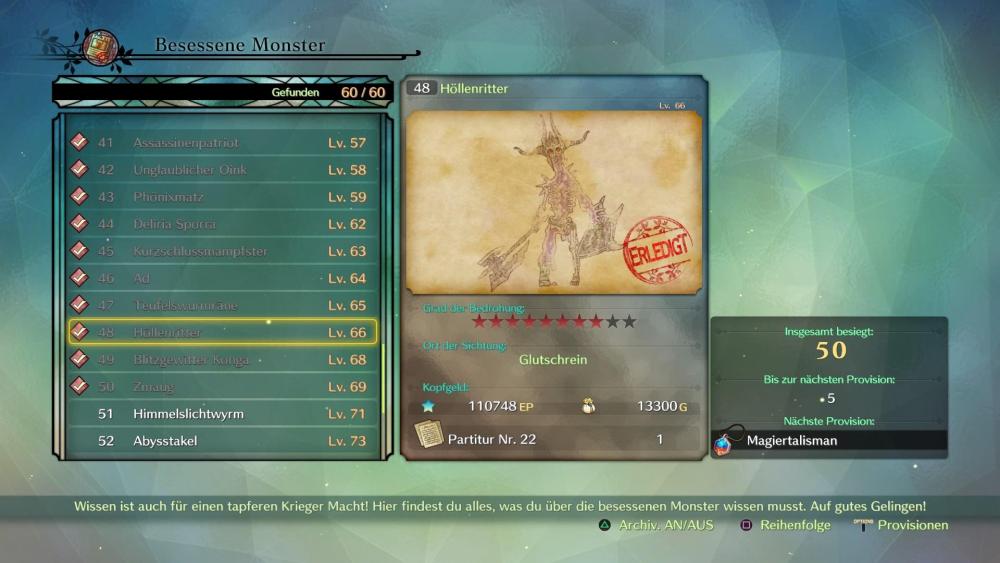Select monster 41 Assassinenpatriot
The width and height of the screenshot is (1000, 563).
click(x=222, y=143)
